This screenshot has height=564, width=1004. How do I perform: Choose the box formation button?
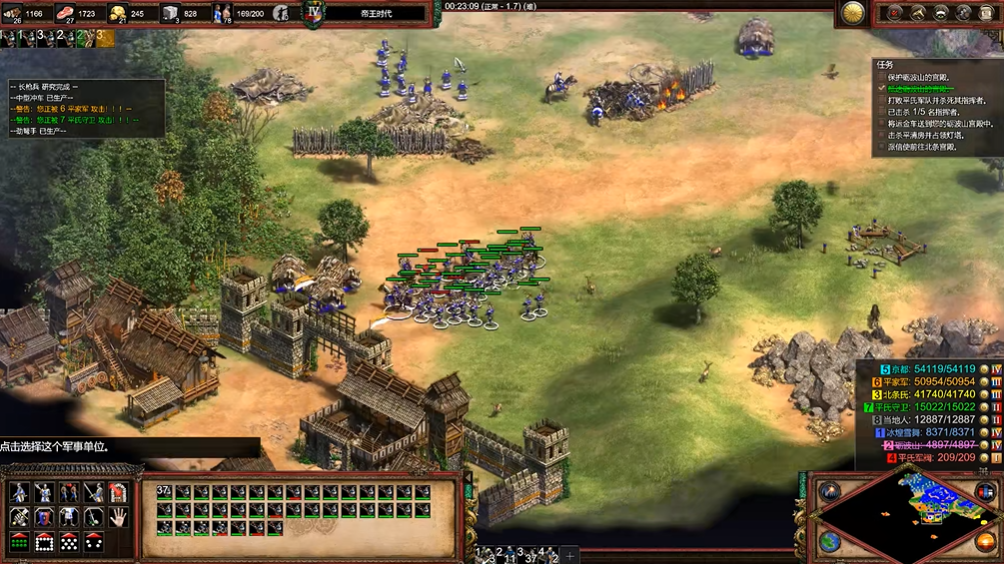click(x=45, y=542)
